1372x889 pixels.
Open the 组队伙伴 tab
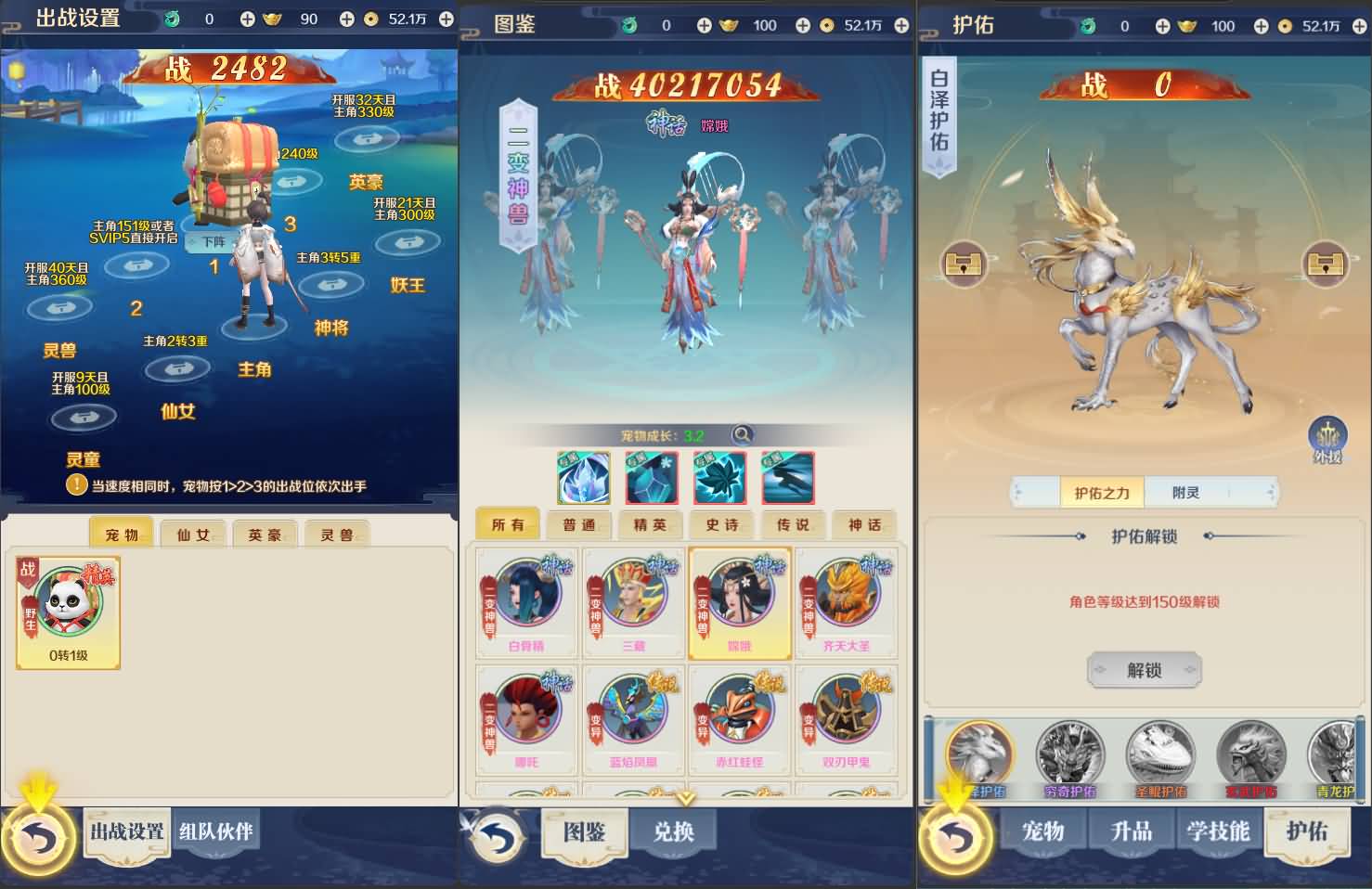pos(215,831)
